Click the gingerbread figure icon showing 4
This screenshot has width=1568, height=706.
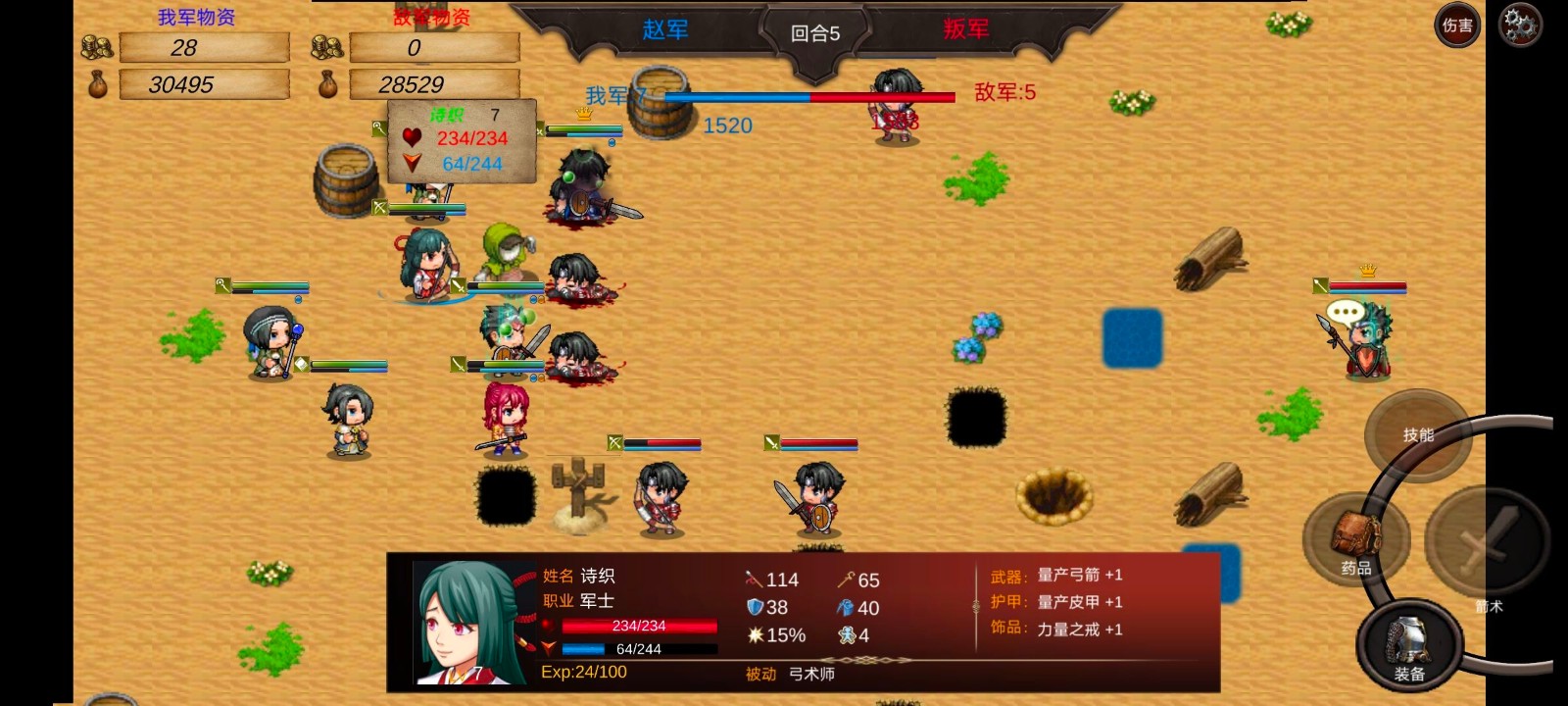coord(845,634)
